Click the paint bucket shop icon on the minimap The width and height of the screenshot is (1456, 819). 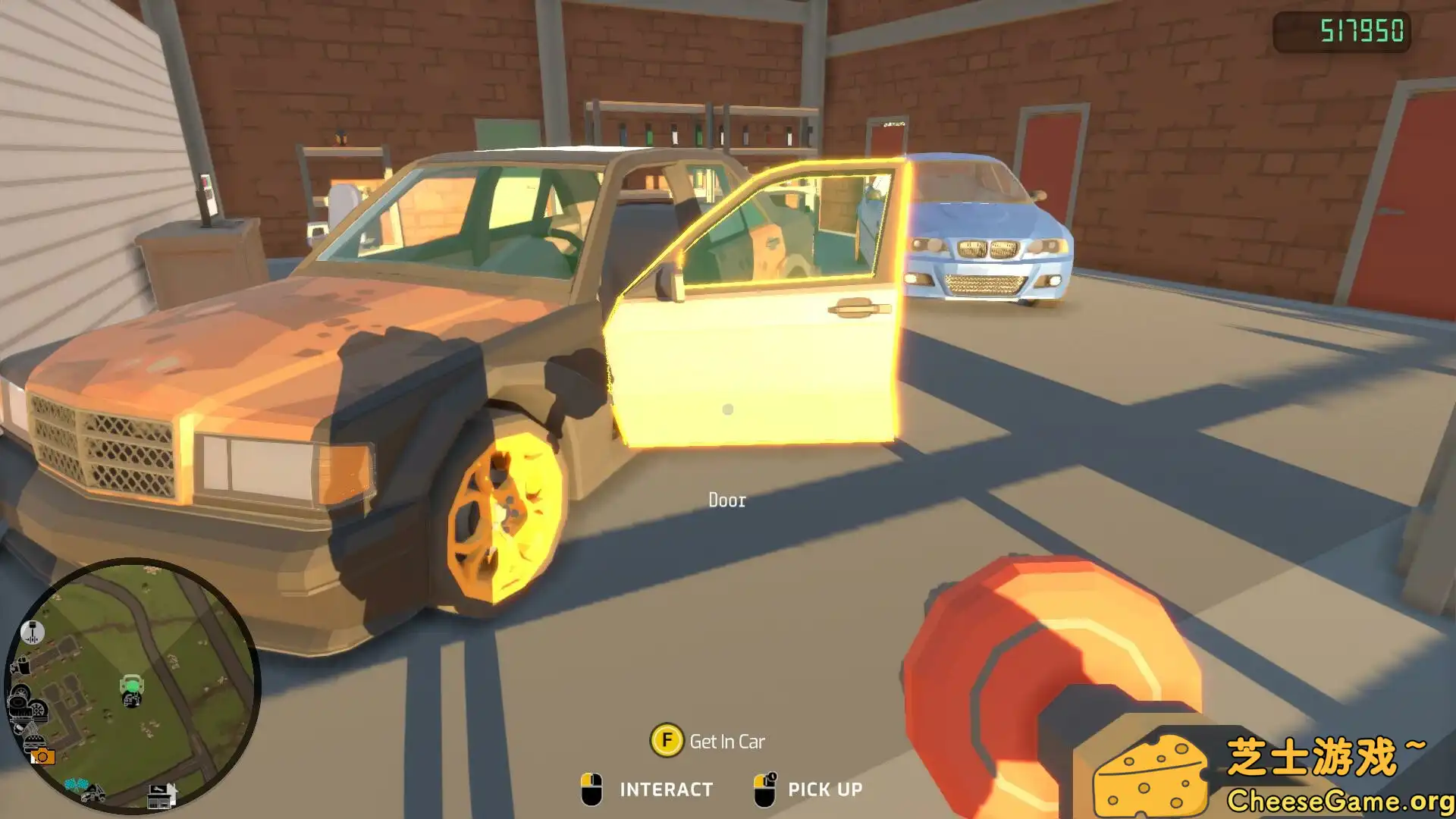[21, 666]
